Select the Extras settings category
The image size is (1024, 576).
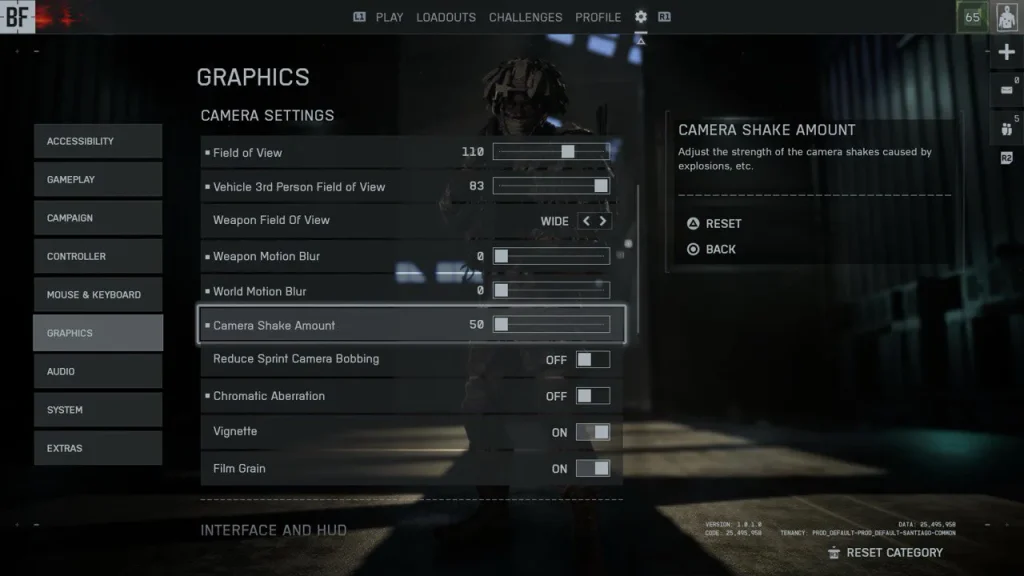pyautogui.click(x=97, y=448)
